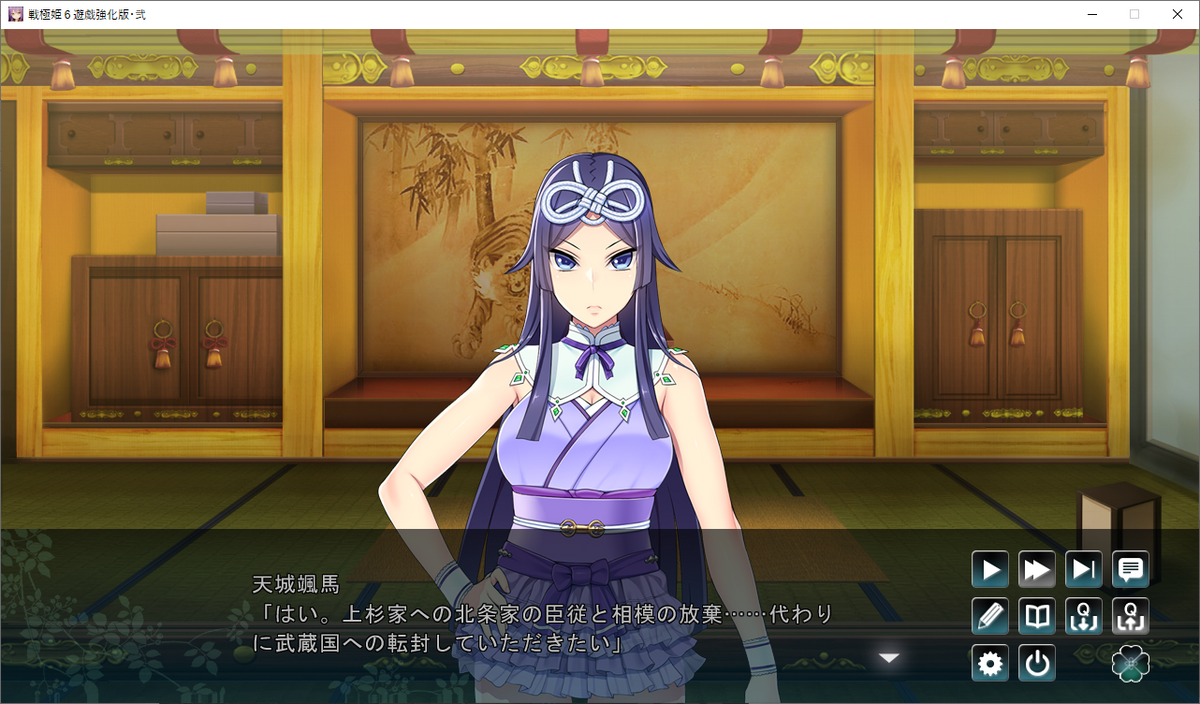This screenshot has height=704, width=1200.
Task: Open the message log speech bubble
Action: [1131, 570]
